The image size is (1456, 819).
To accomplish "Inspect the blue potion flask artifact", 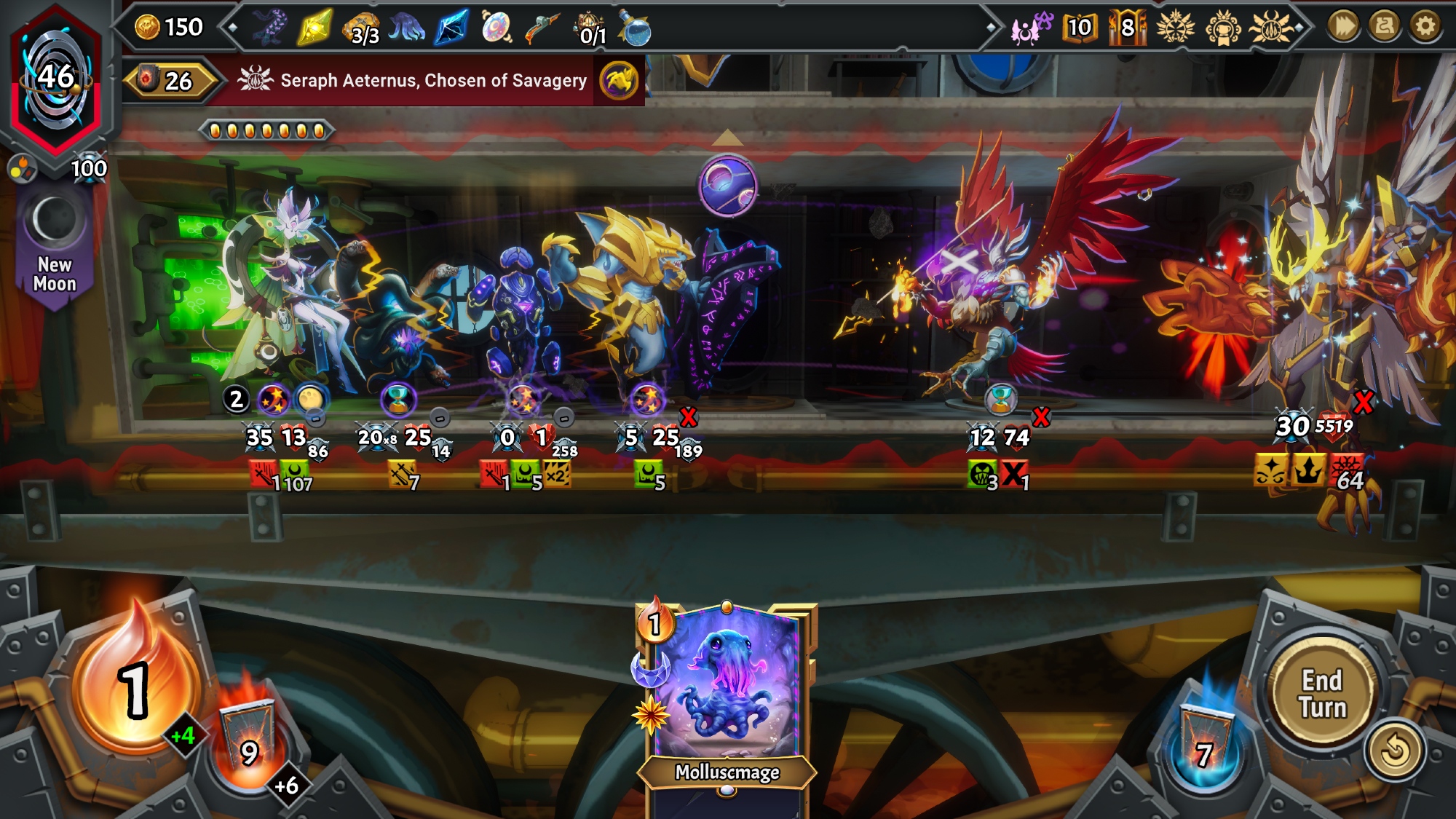I will (x=635, y=29).
